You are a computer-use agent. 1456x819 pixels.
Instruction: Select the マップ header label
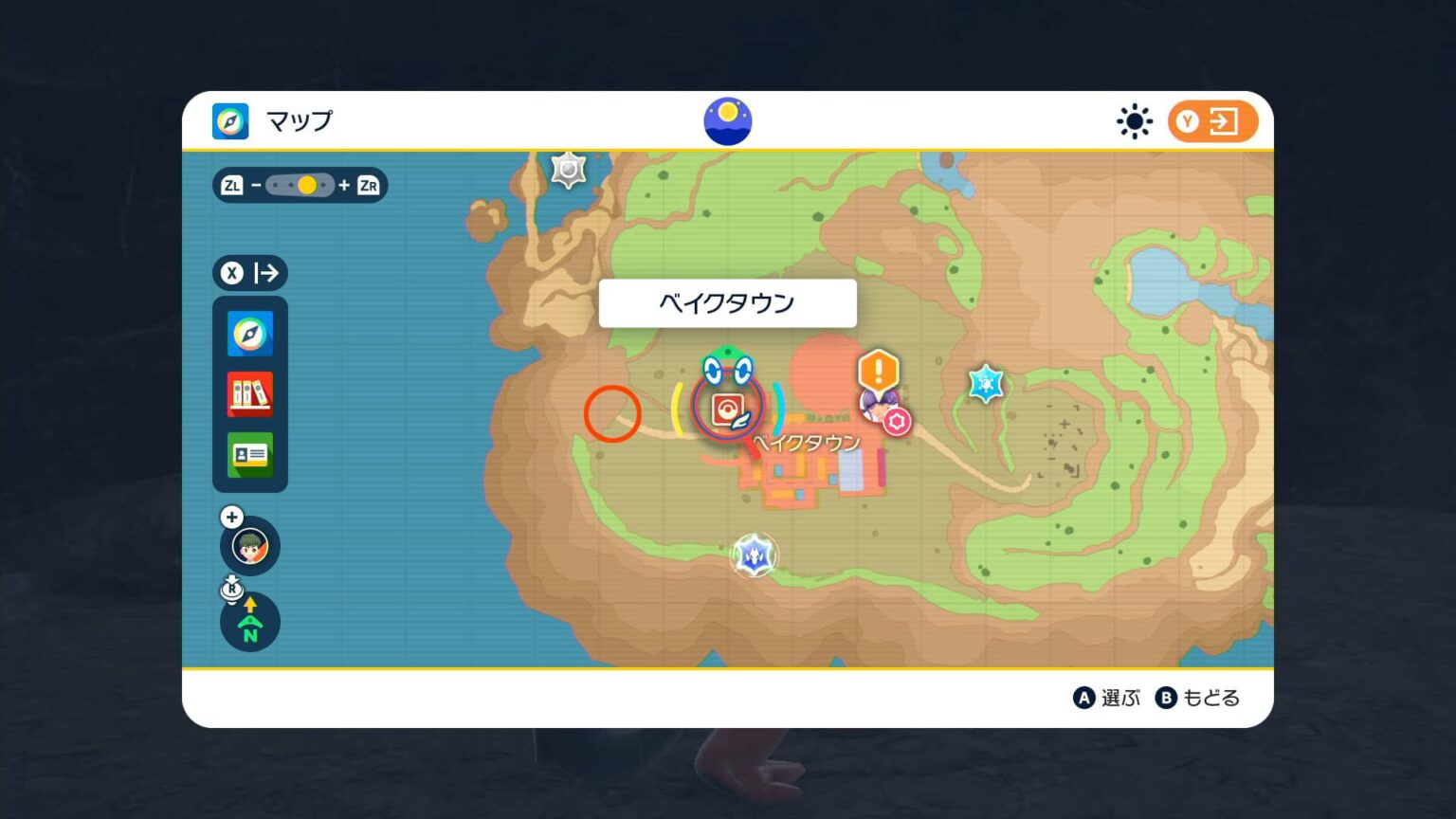click(x=299, y=121)
